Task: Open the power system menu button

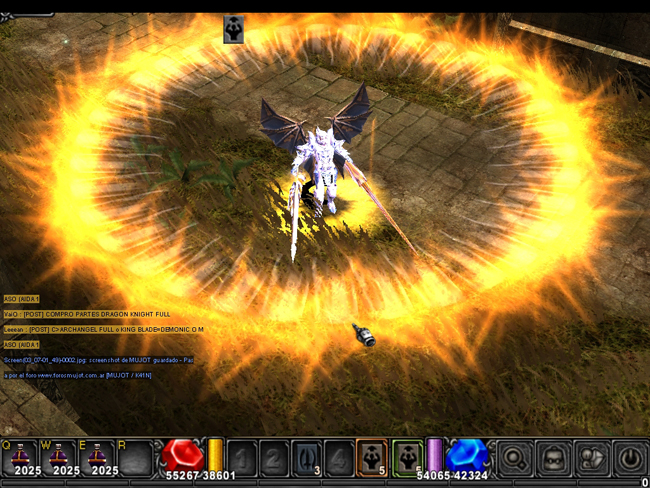Action: pos(630,458)
